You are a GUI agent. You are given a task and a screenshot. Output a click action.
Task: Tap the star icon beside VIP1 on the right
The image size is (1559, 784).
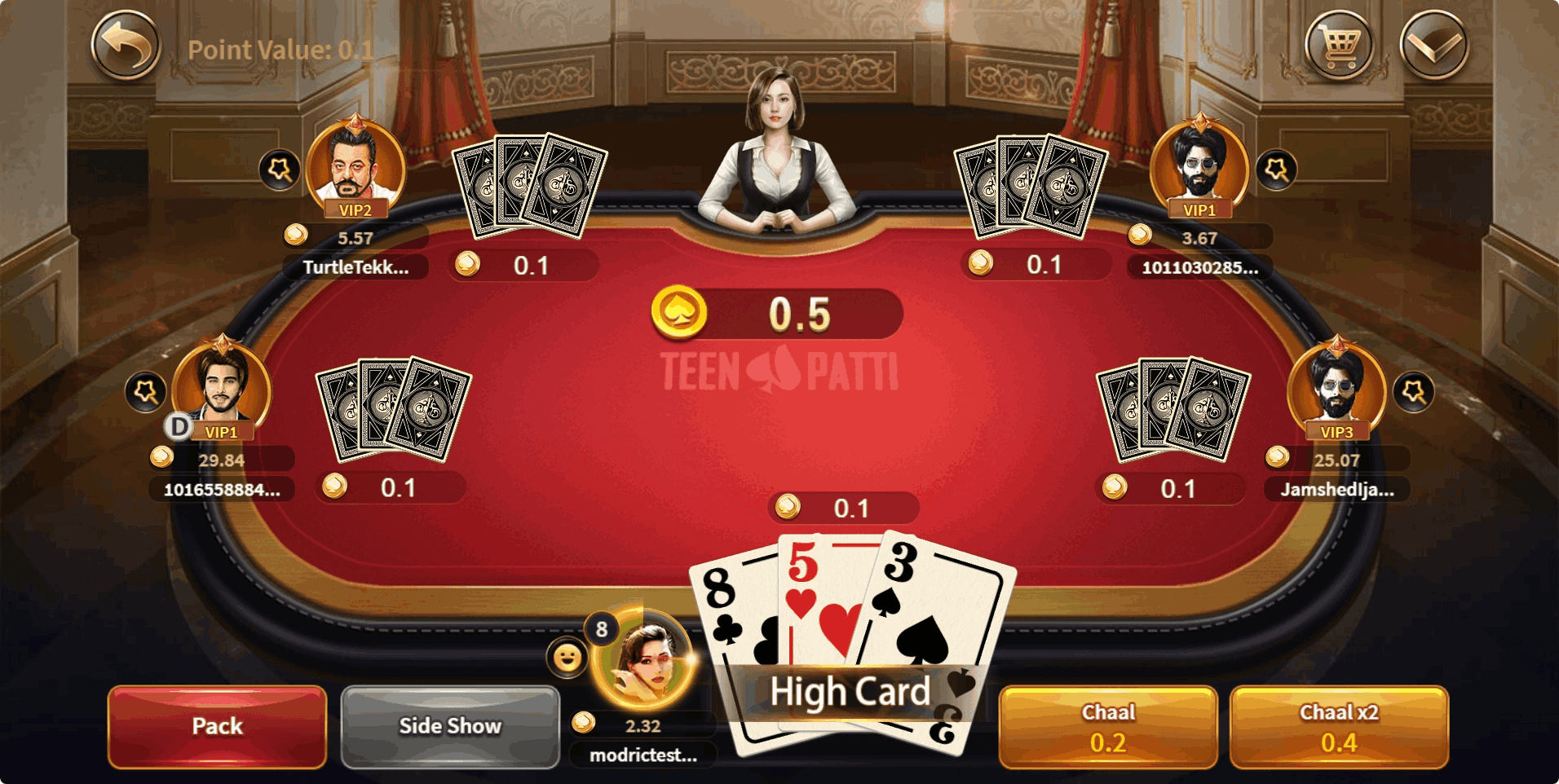(x=1279, y=168)
